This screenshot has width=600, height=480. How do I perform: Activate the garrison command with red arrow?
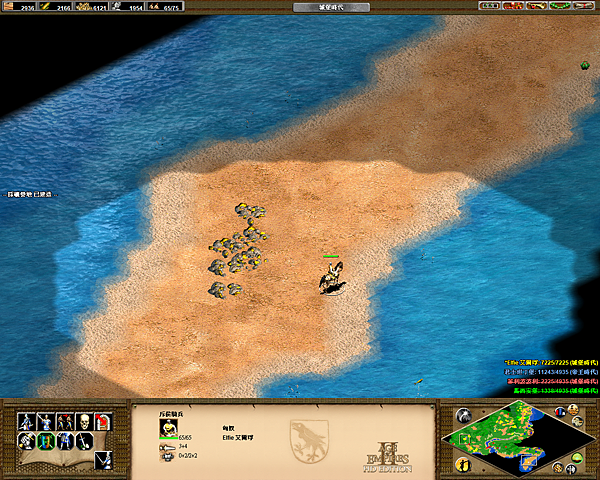click(x=104, y=421)
